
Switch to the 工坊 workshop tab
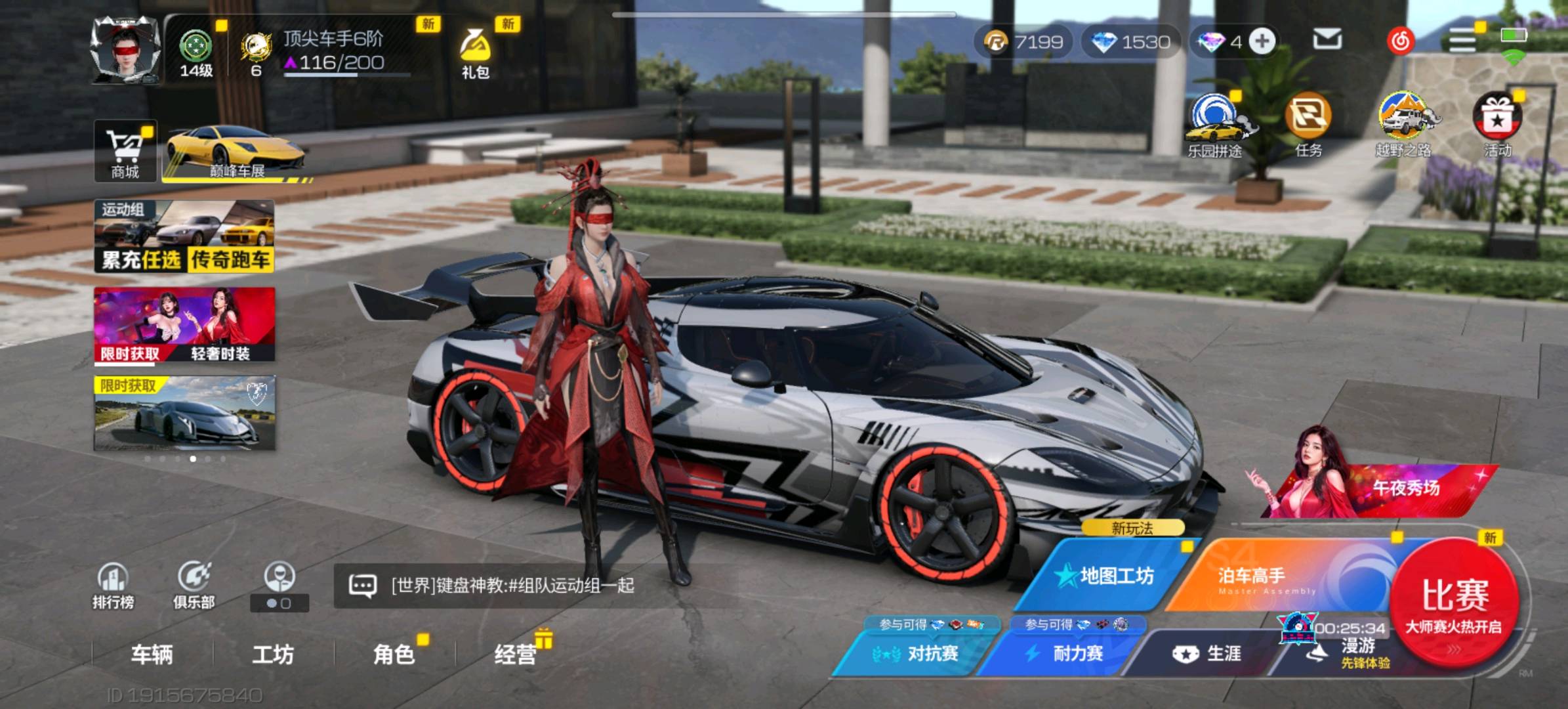(x=273, y=654)
